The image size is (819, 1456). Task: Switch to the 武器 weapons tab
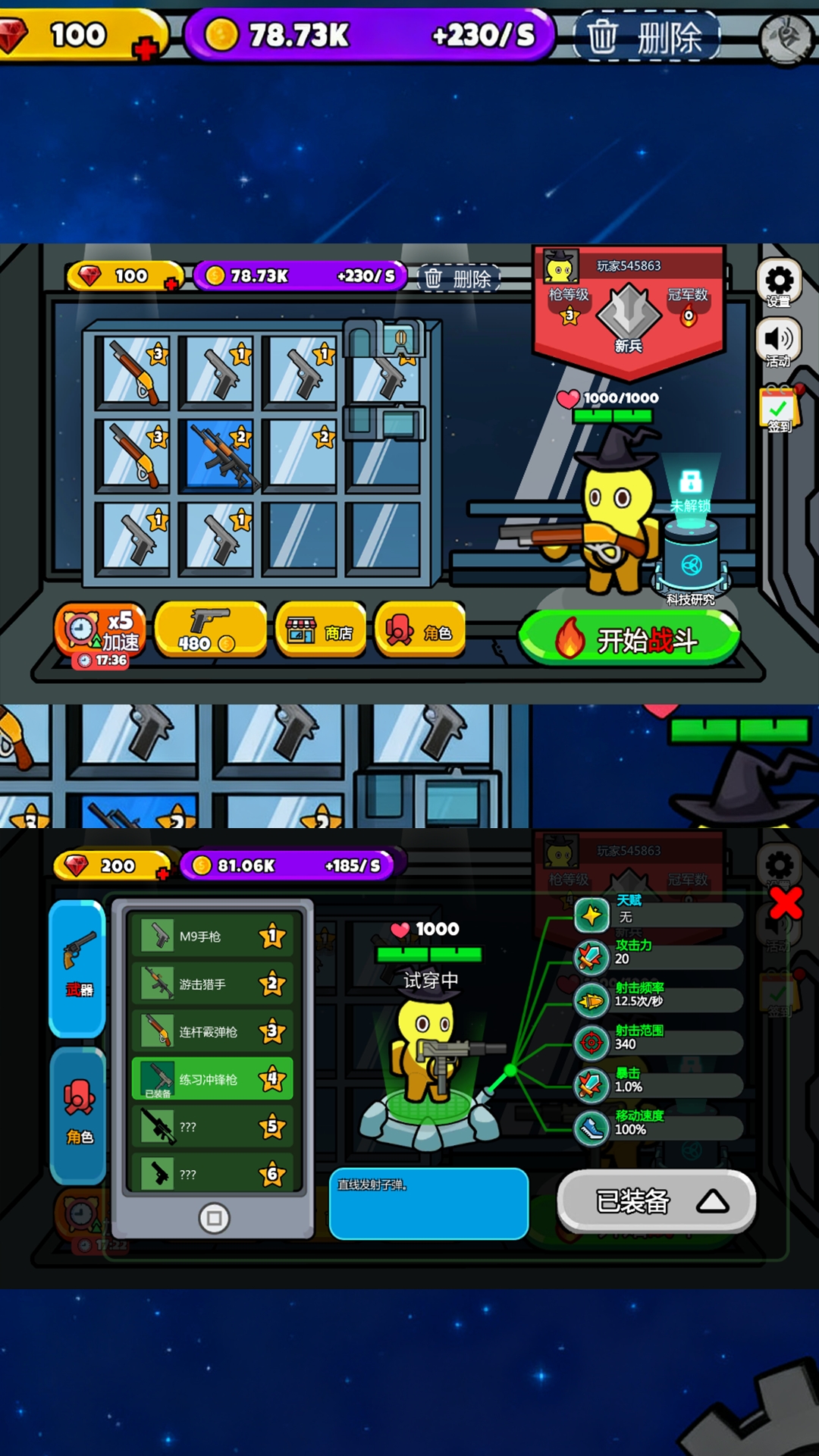click(78, 967)
